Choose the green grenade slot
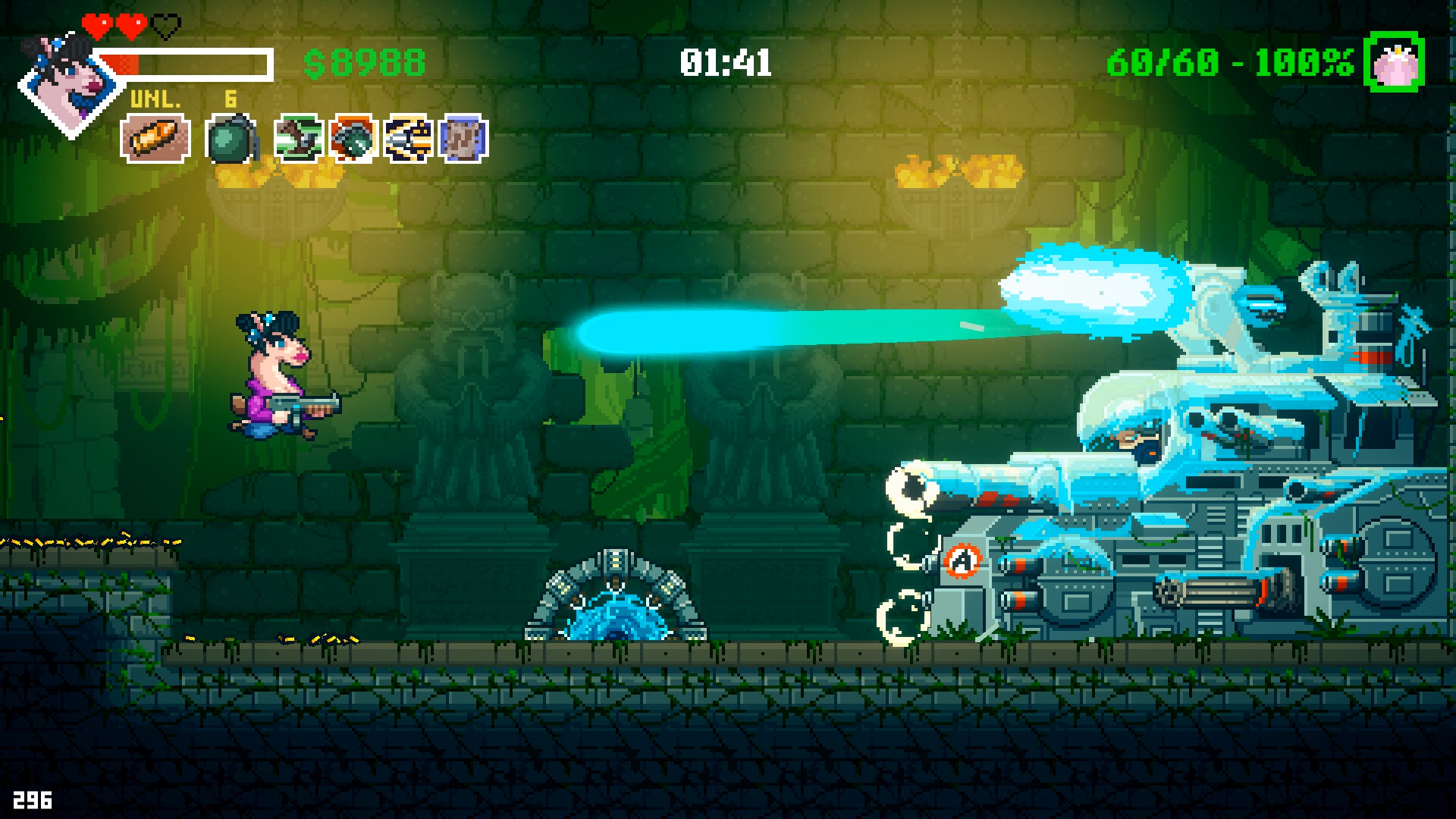This screenshot has width=1456, height=819. [231, 139]
